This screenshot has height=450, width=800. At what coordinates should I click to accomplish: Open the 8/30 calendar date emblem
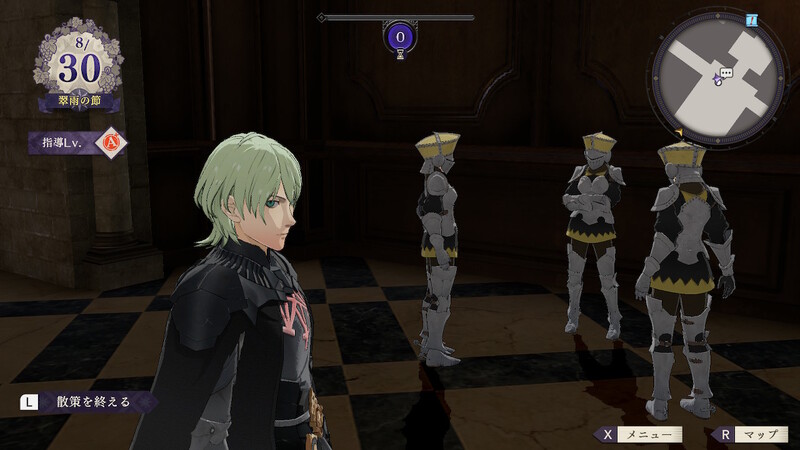[x=80, y=68]
